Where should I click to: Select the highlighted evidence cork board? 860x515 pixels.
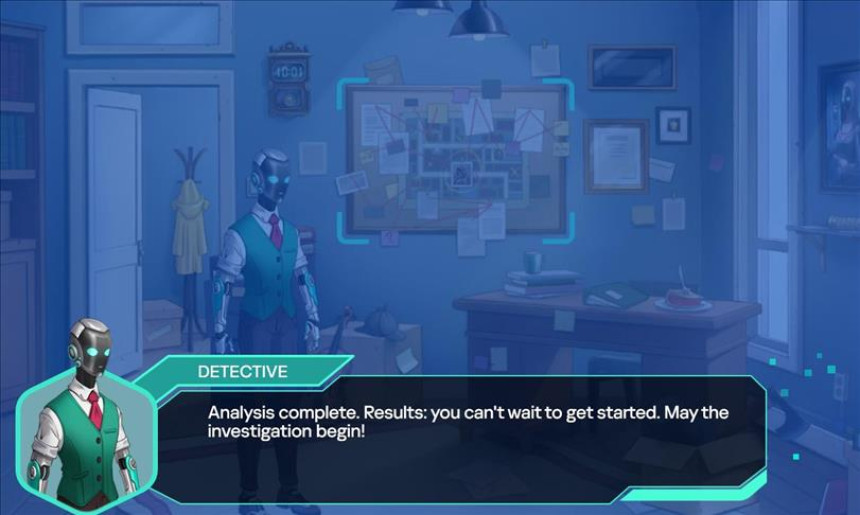pos(459,159)
